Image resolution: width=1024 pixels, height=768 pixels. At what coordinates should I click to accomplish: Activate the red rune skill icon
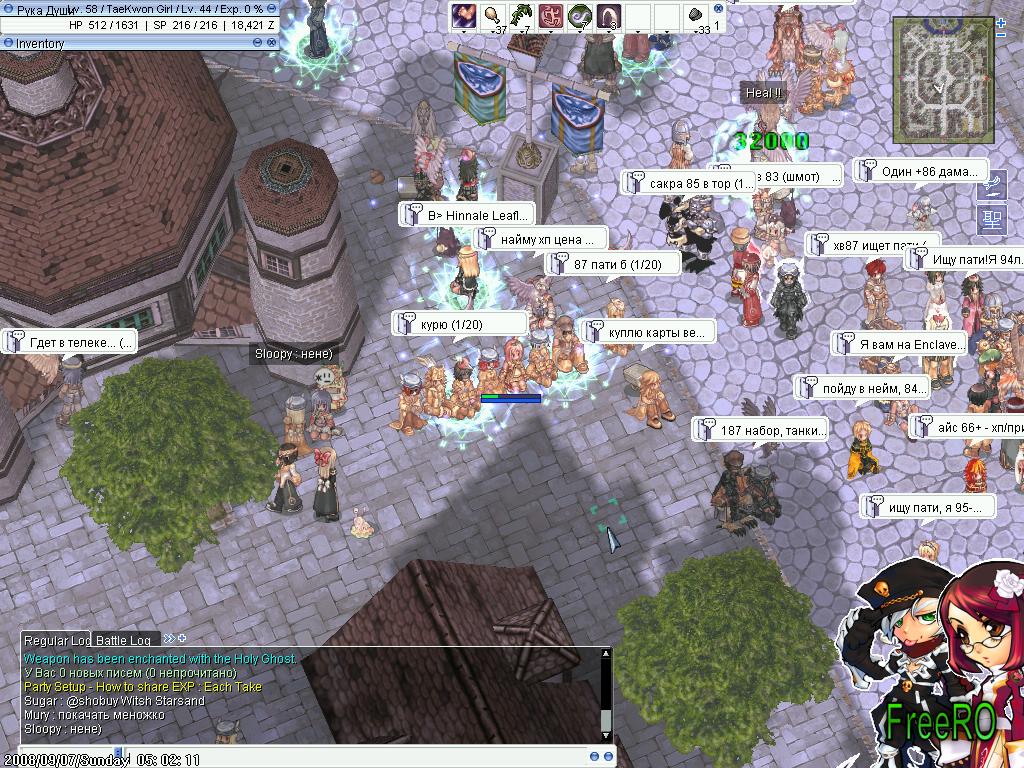click(x=550, y=15)
